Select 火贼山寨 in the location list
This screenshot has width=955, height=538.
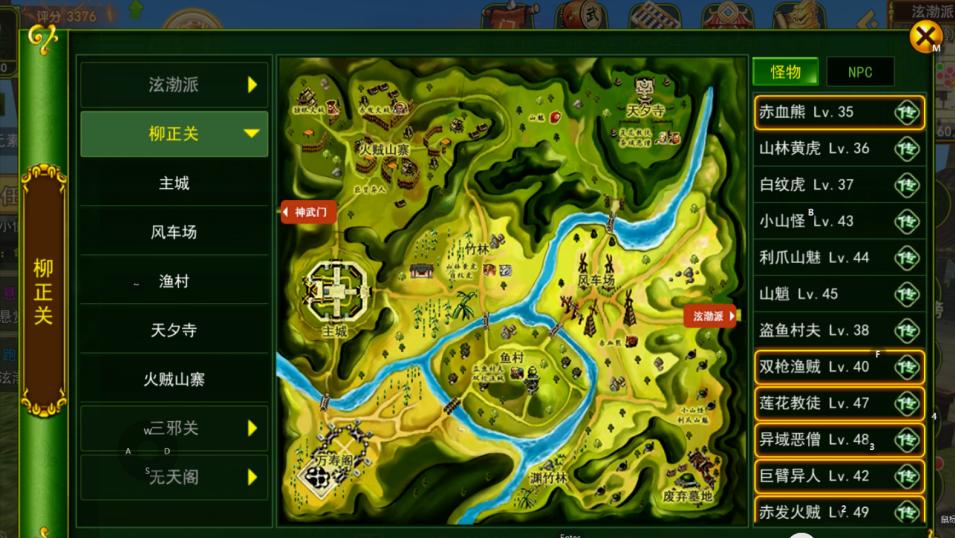(174, 379)
